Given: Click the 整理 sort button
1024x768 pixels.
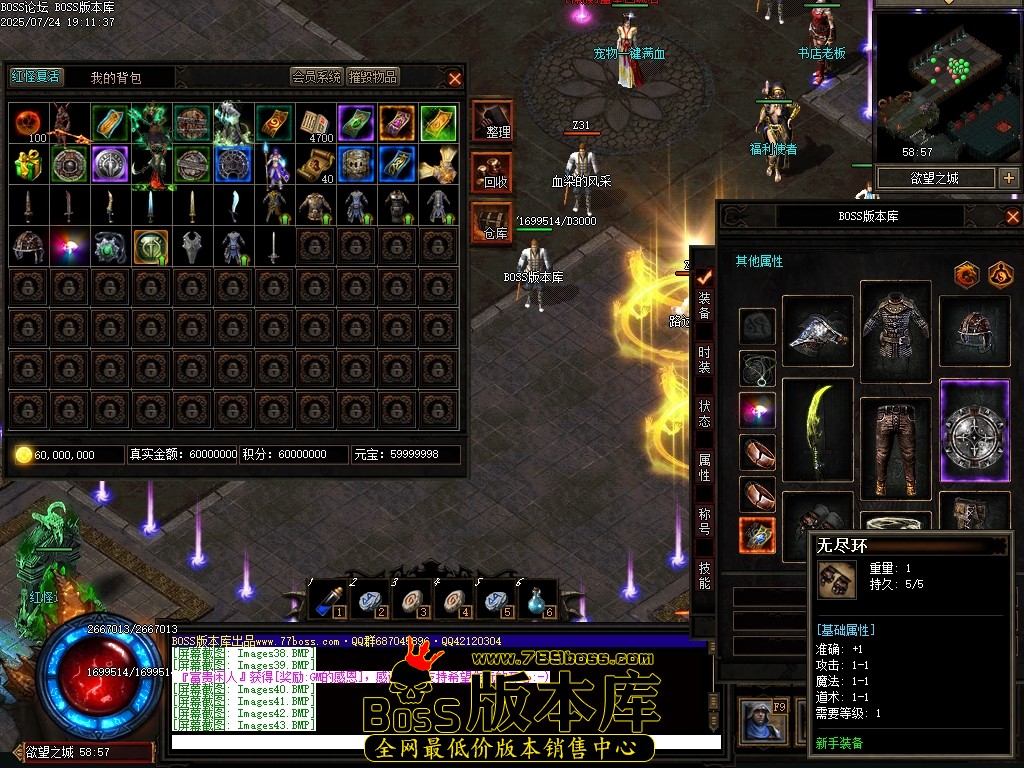Looking at the screenshot, I should tap(492, 120).
